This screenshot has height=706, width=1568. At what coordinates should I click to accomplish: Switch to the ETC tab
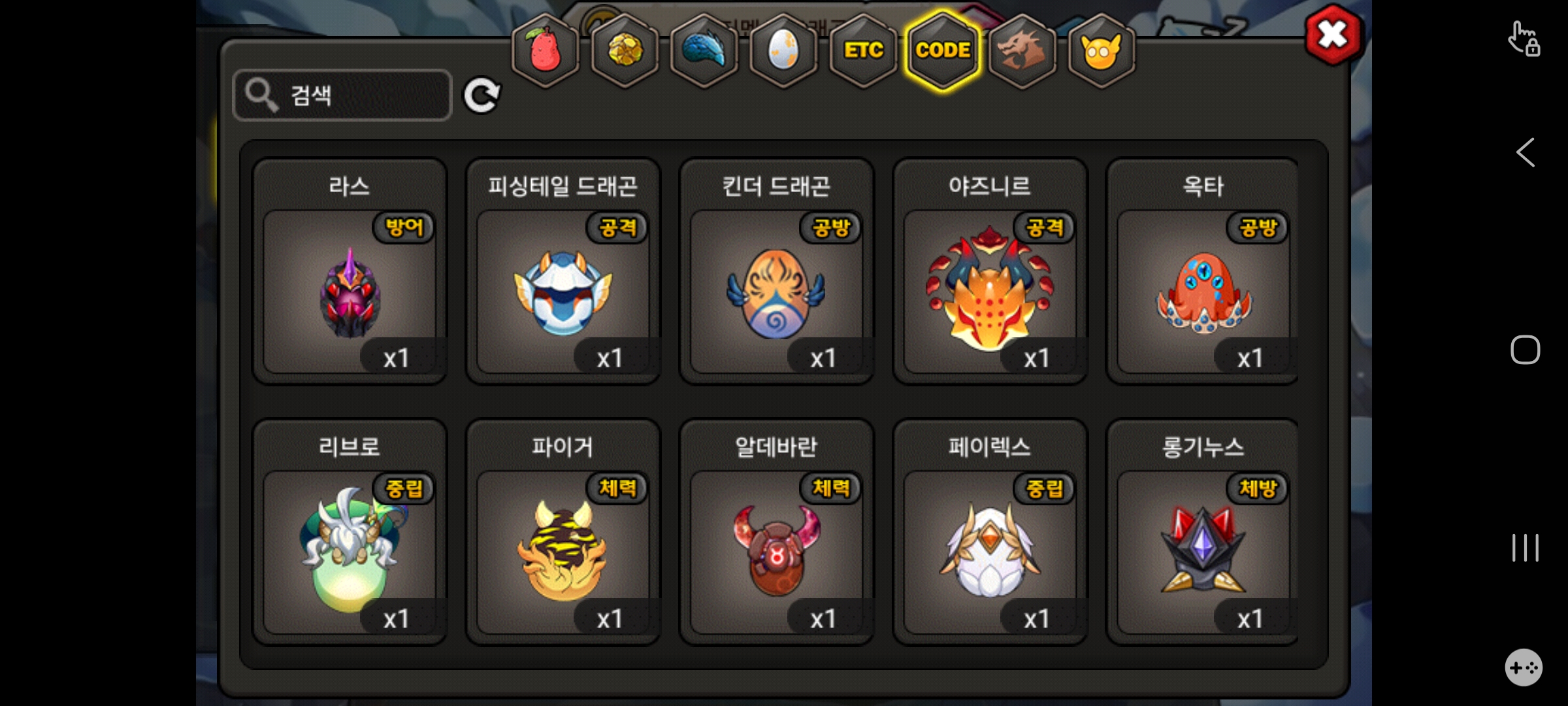point(863,50)
